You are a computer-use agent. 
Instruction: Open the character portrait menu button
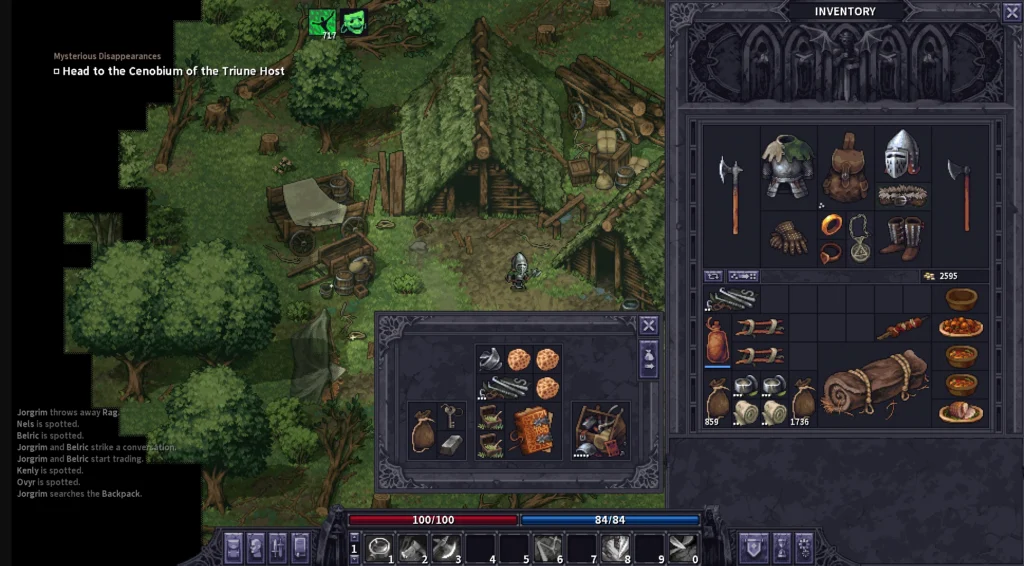pyautogui.click(x=255, y=547)
